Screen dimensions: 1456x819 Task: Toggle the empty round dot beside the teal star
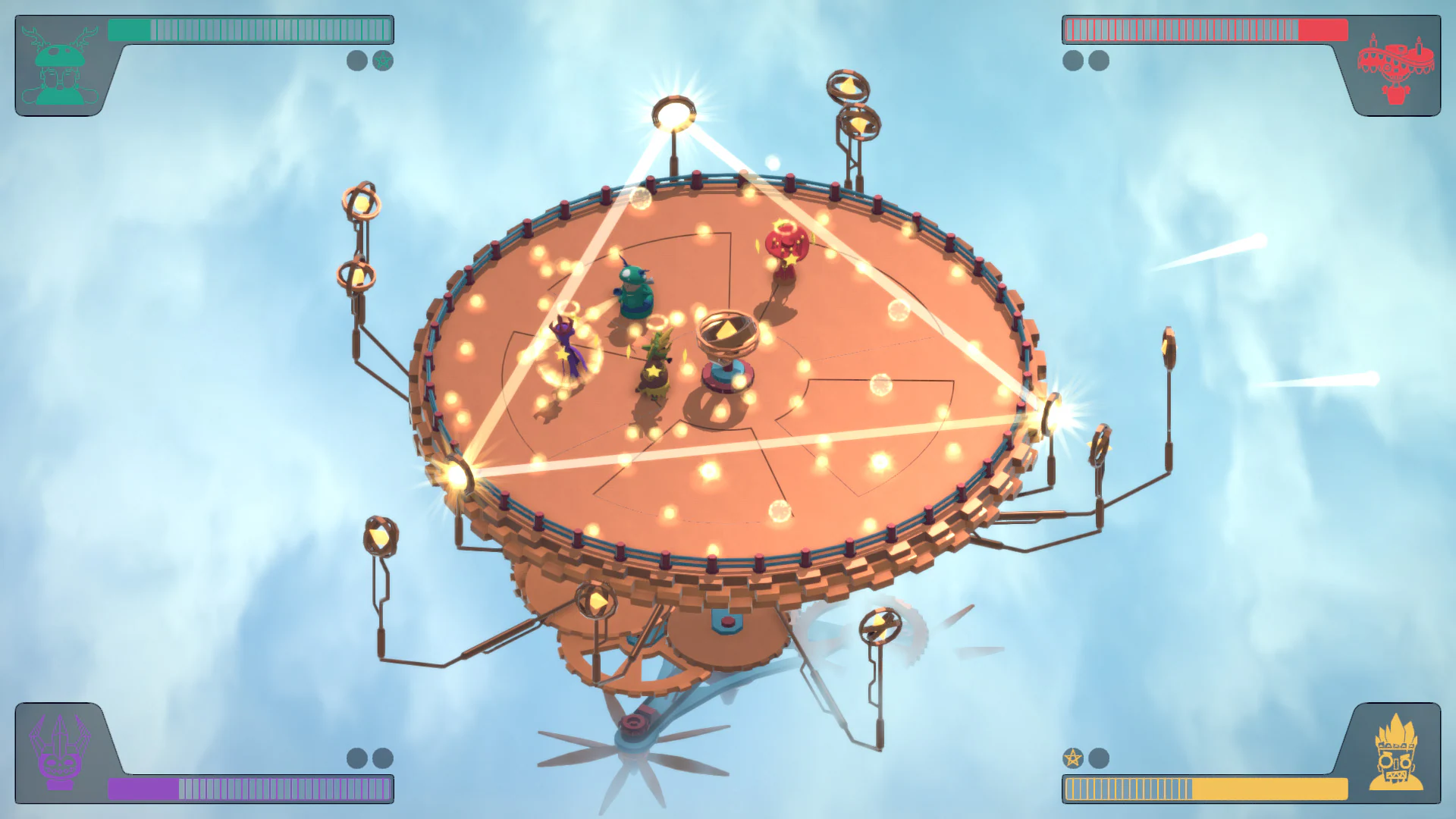[x=356, y=61]
